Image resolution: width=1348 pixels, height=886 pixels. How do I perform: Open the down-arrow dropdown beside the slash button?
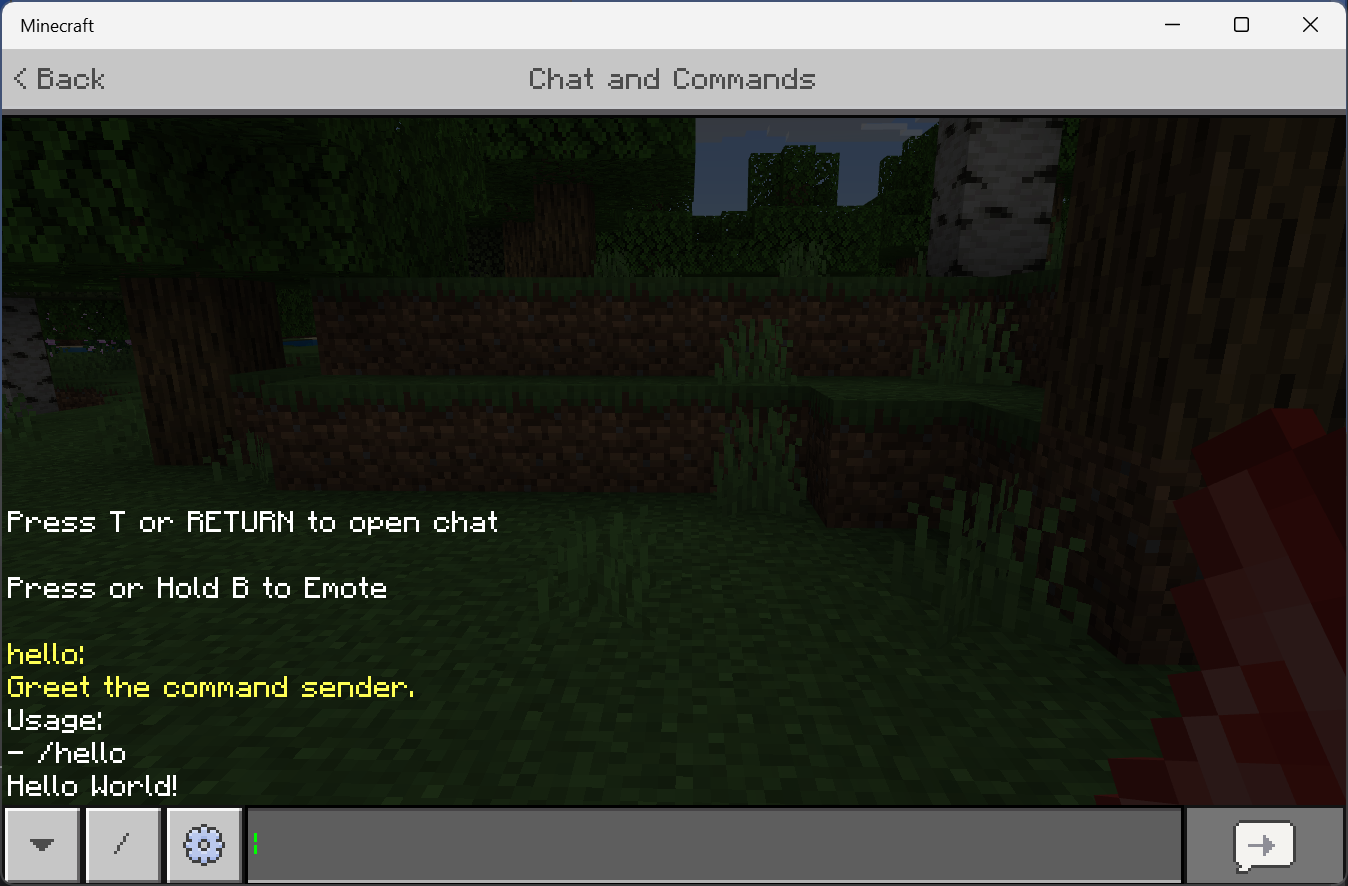41,845
